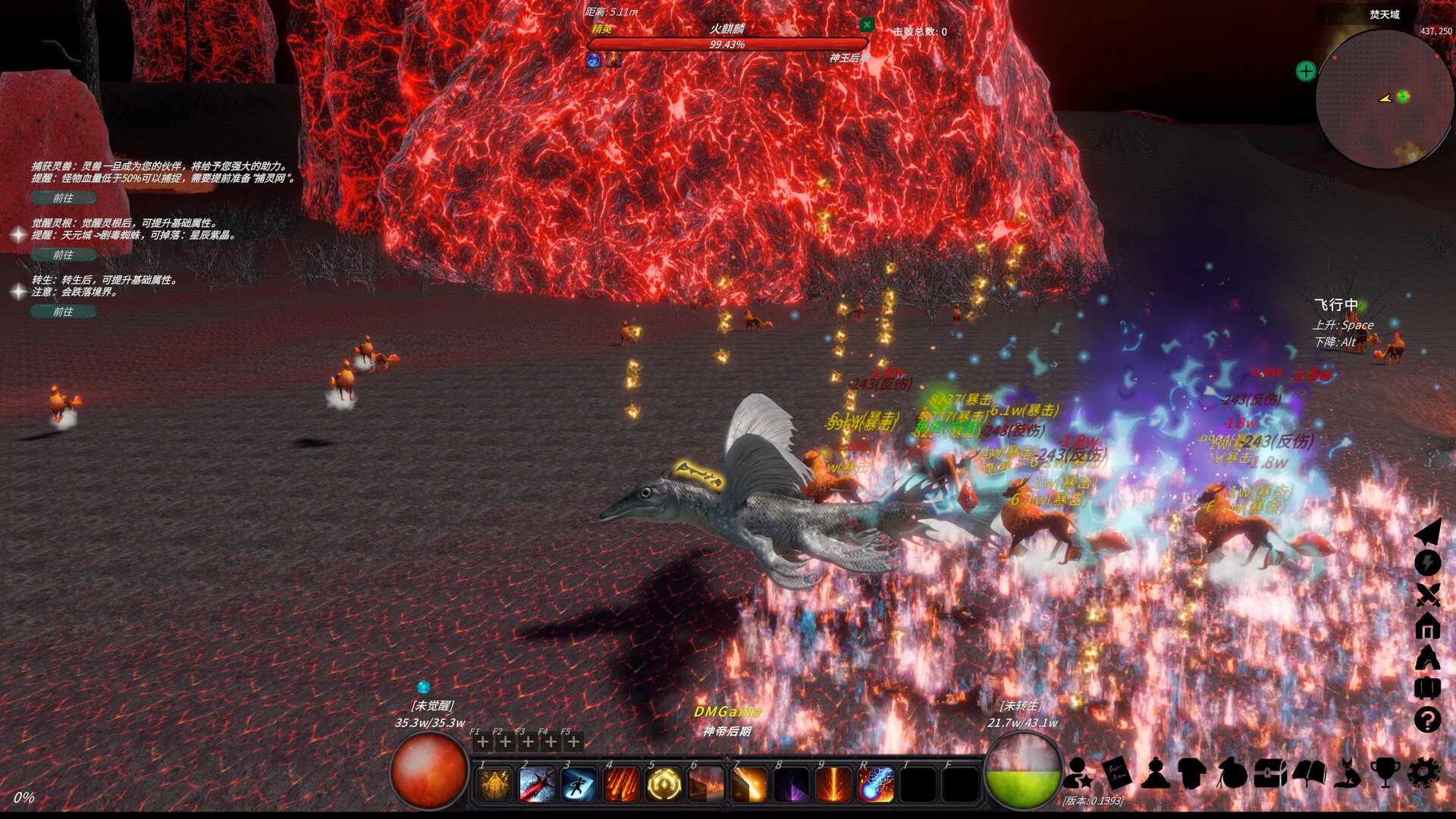Screen dimensions: 1456x819
Task: Click the house home icon
Action: (x=1427, y=626)
